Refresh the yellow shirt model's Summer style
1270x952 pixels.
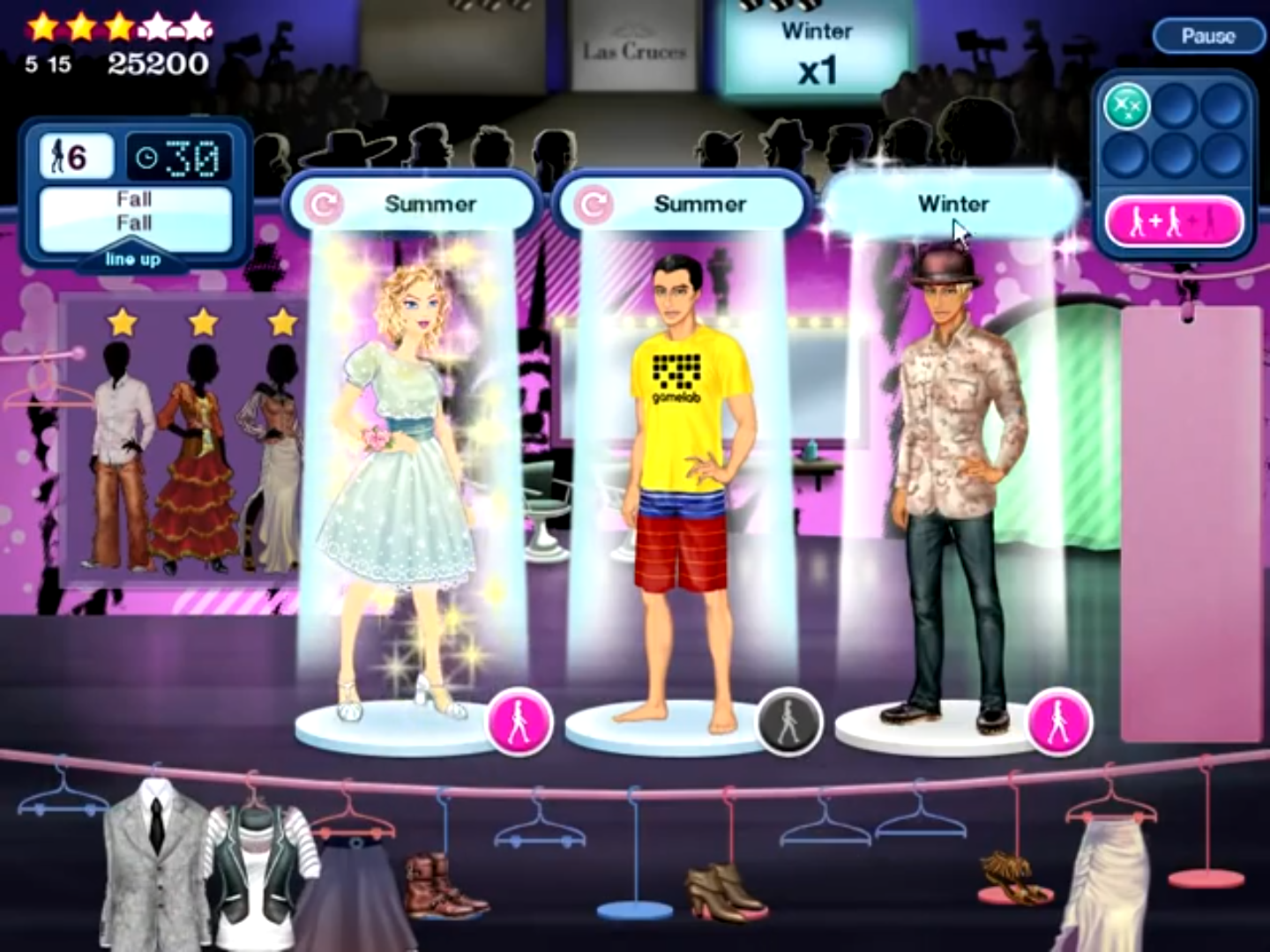(x=594, y=205)
